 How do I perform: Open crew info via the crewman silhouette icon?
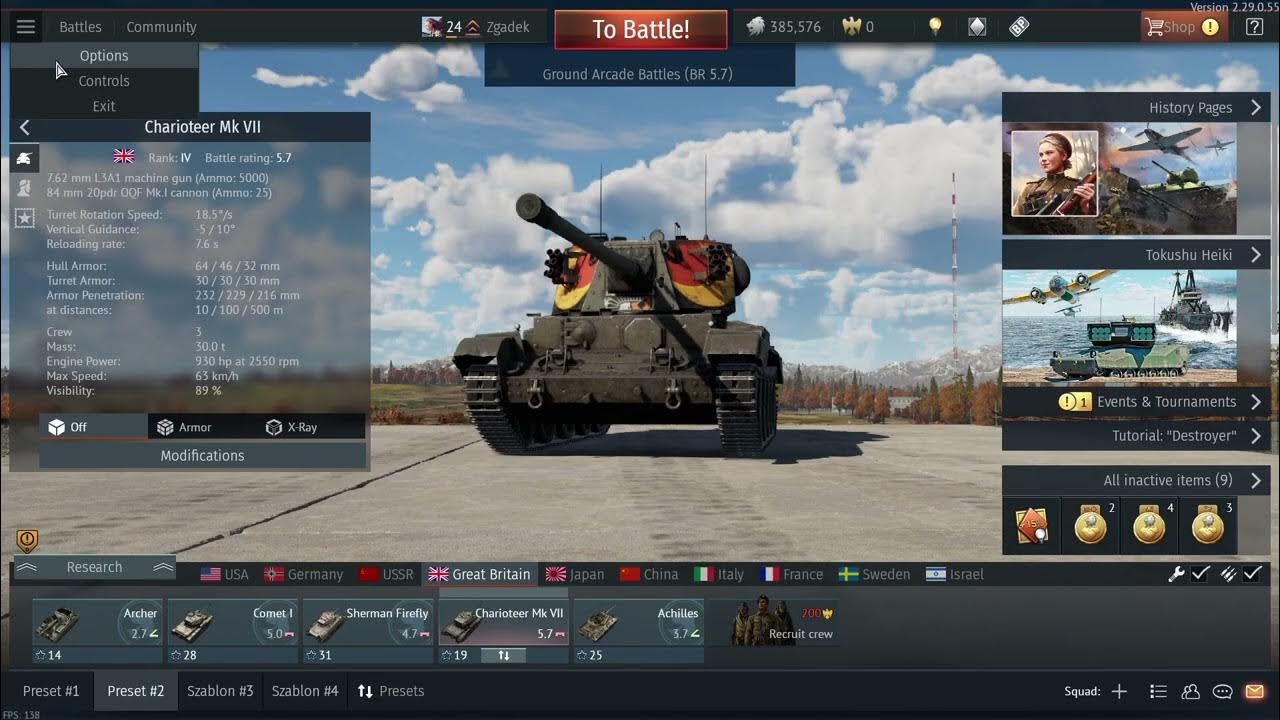(24, 187)
